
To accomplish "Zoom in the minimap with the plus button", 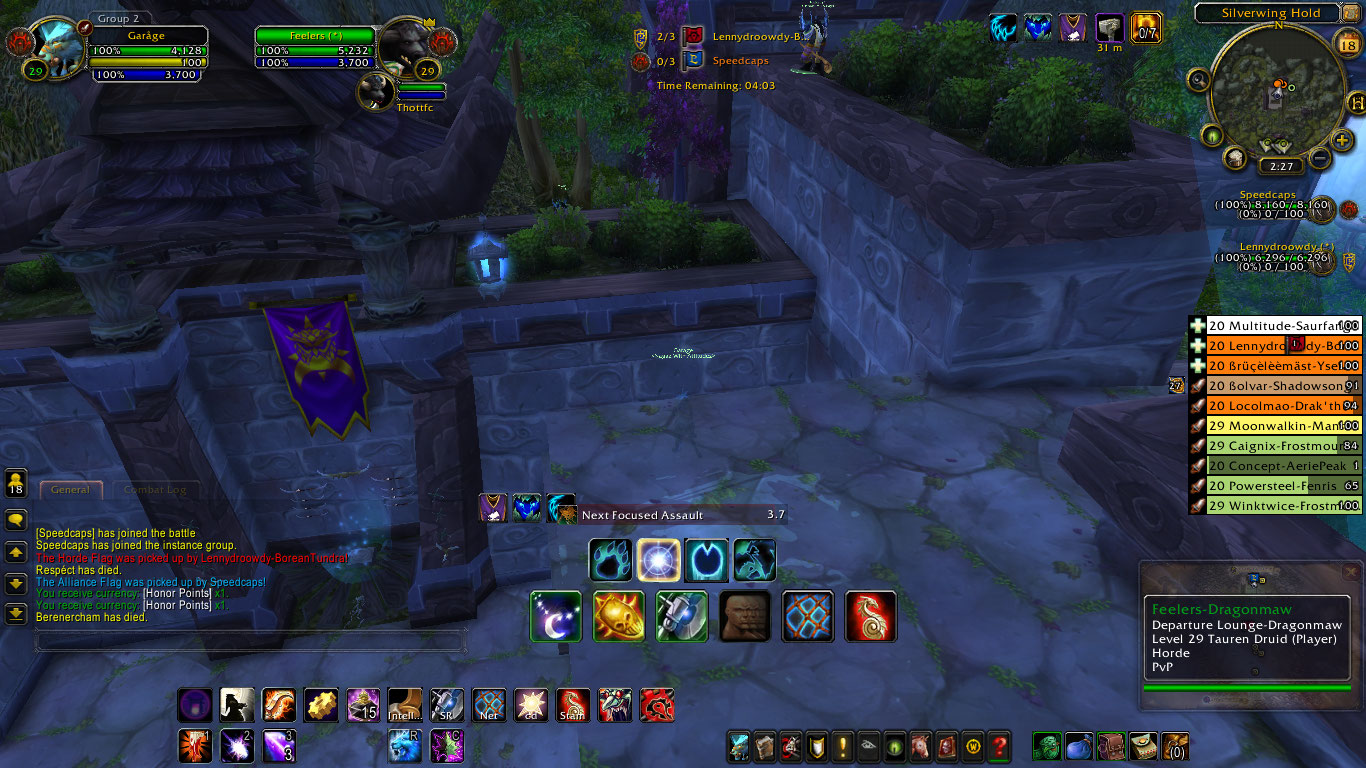I will (1342, 140).
